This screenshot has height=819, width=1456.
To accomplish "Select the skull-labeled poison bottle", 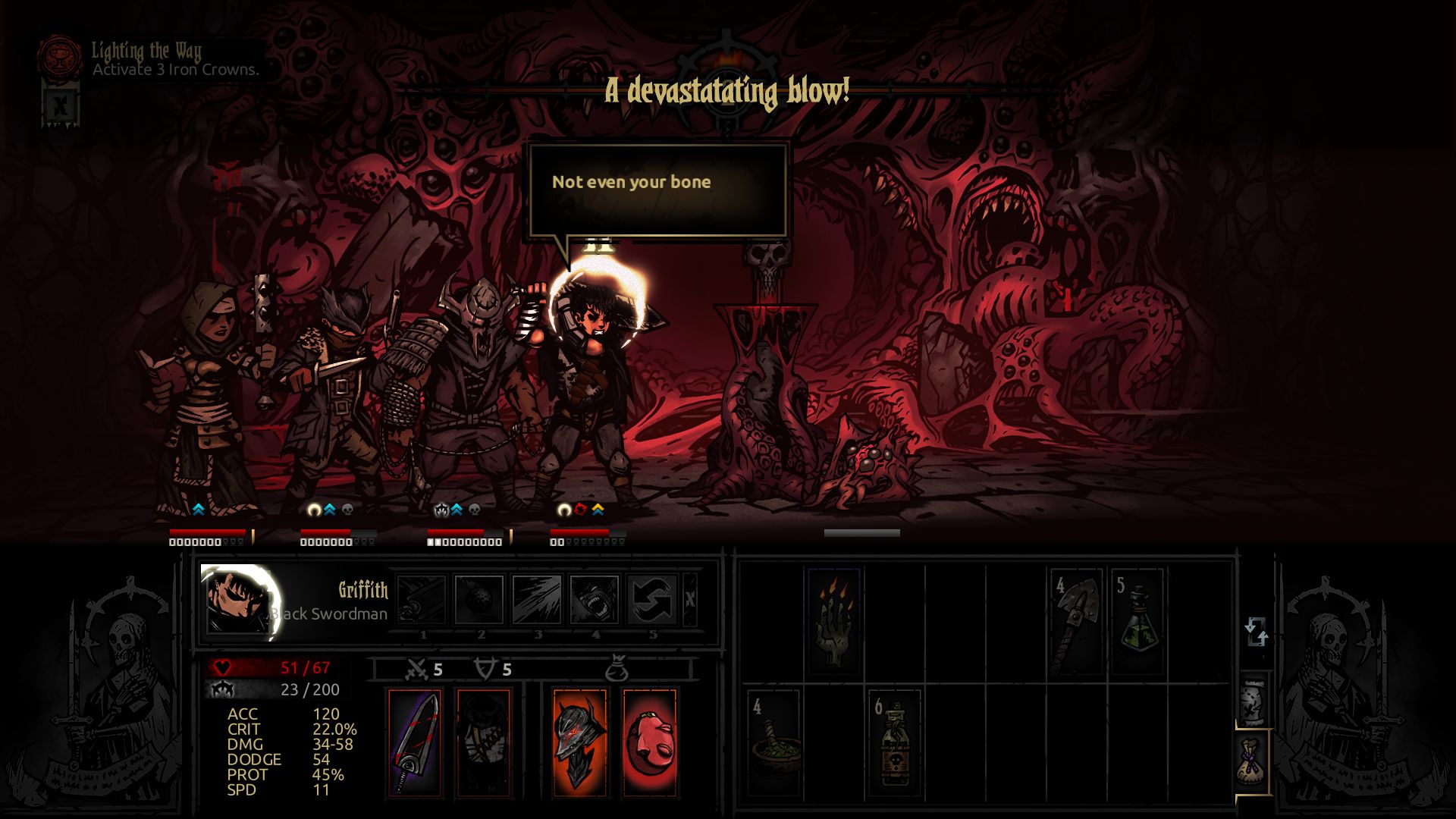I will [x=895, y=739].
